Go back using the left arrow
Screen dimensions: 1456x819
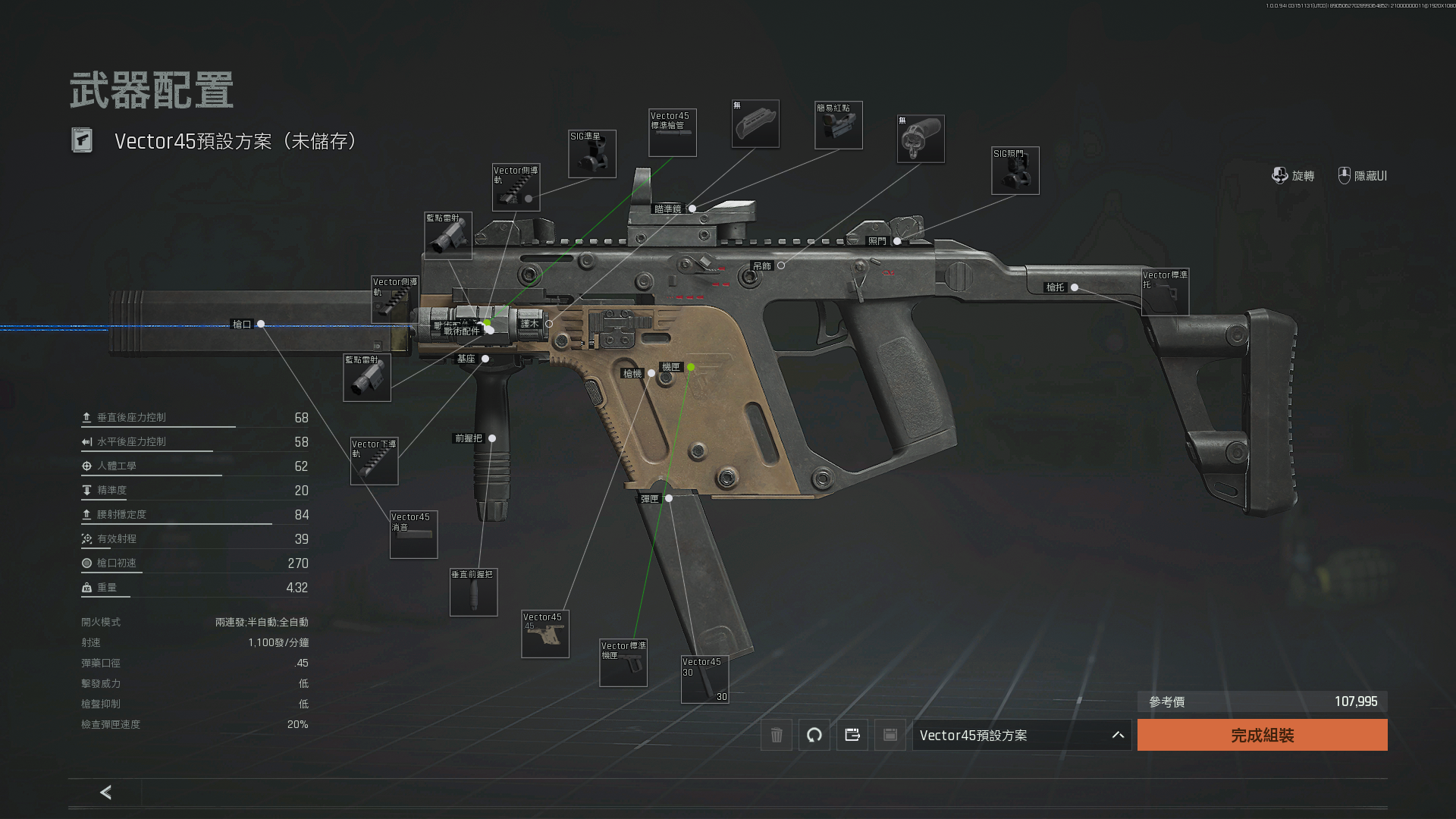coord(105,792)
